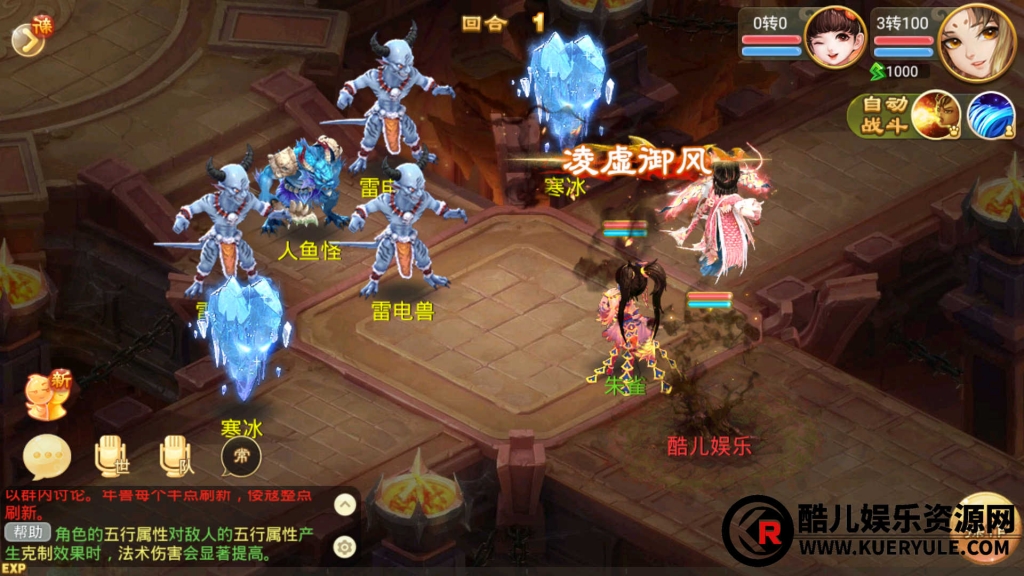The height and width of the screenshot is (576, 1024).
Task: Activate the team voice microphone (队)
Action: click(x=176, y=458)
